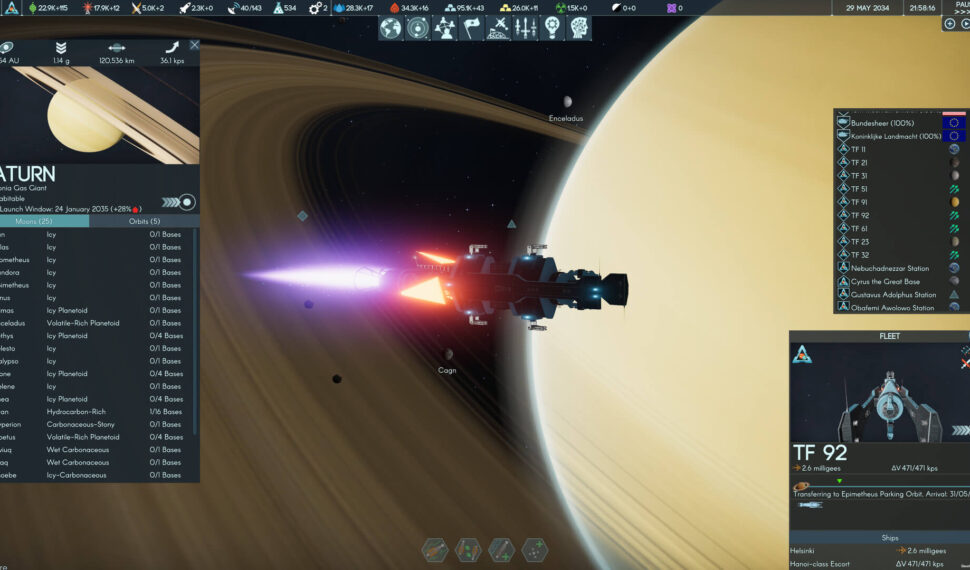Switch to the Moons (25) tab
The width and height of the screenshot is (970, 570).
pyautogui.click(x=45, y=221)
